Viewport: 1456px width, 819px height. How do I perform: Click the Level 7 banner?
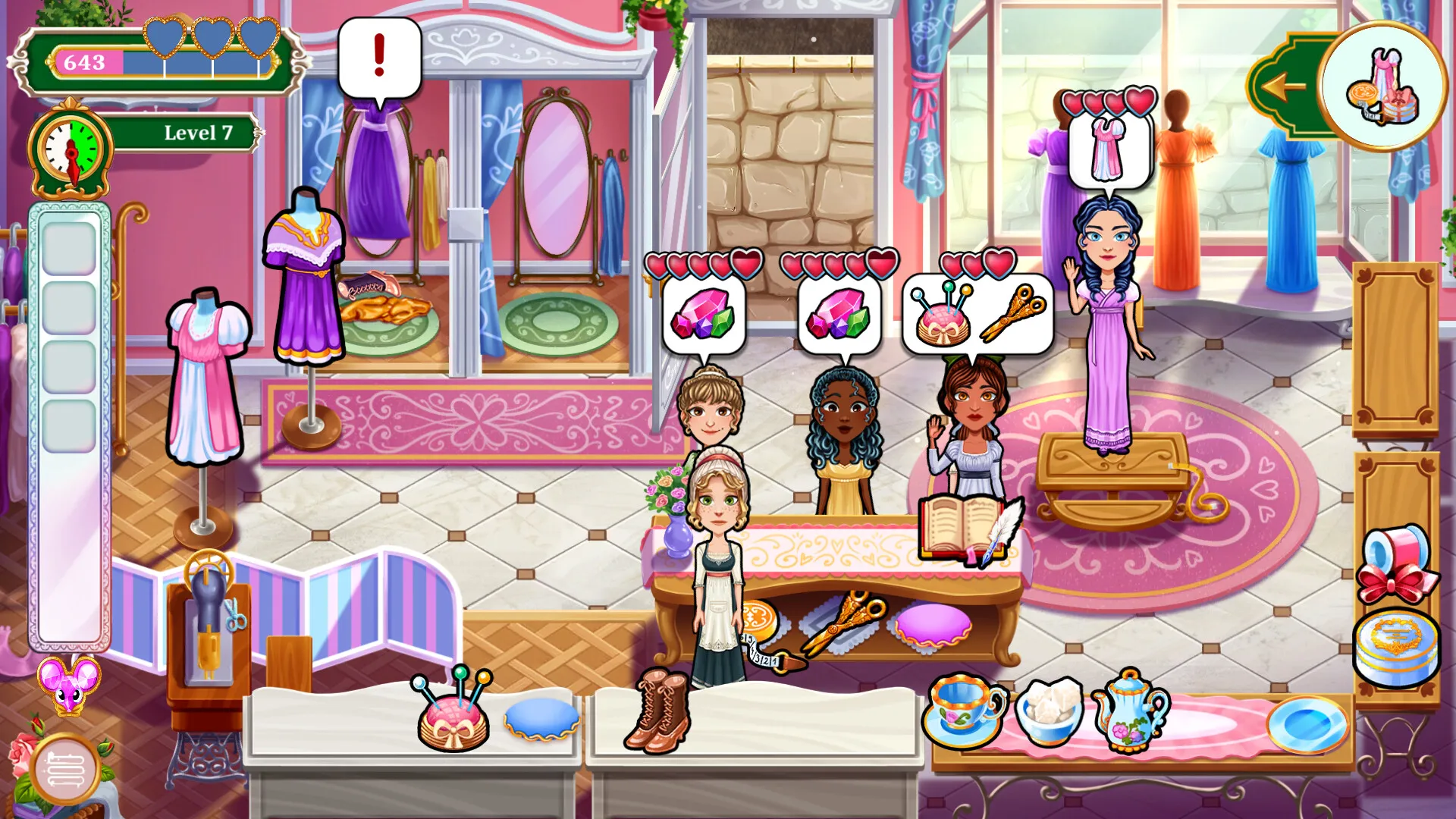coord(197,133)
